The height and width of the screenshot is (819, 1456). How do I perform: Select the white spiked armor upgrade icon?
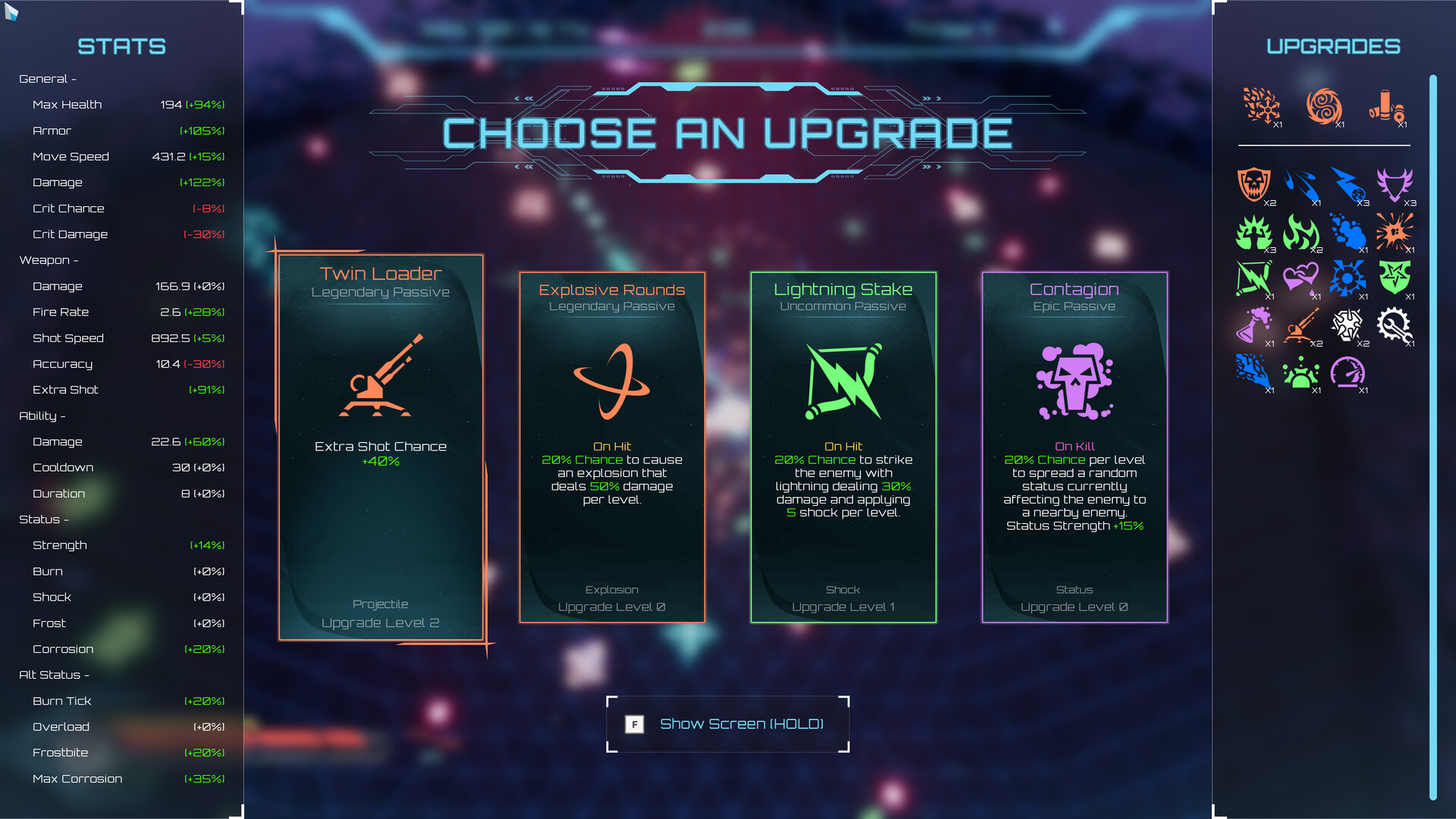(1348, 326)
